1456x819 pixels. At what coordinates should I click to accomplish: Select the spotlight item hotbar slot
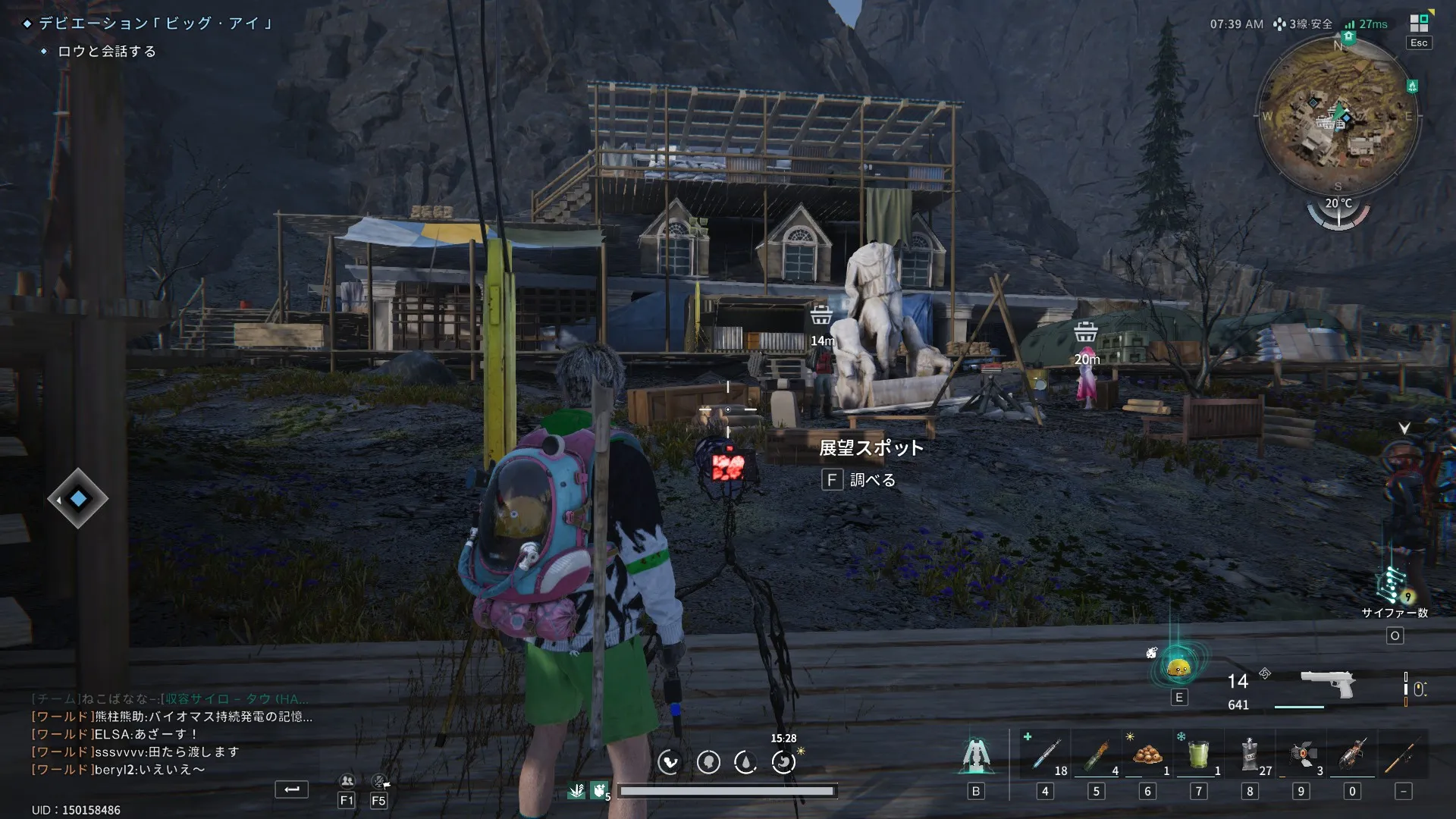coord(1301,755)
